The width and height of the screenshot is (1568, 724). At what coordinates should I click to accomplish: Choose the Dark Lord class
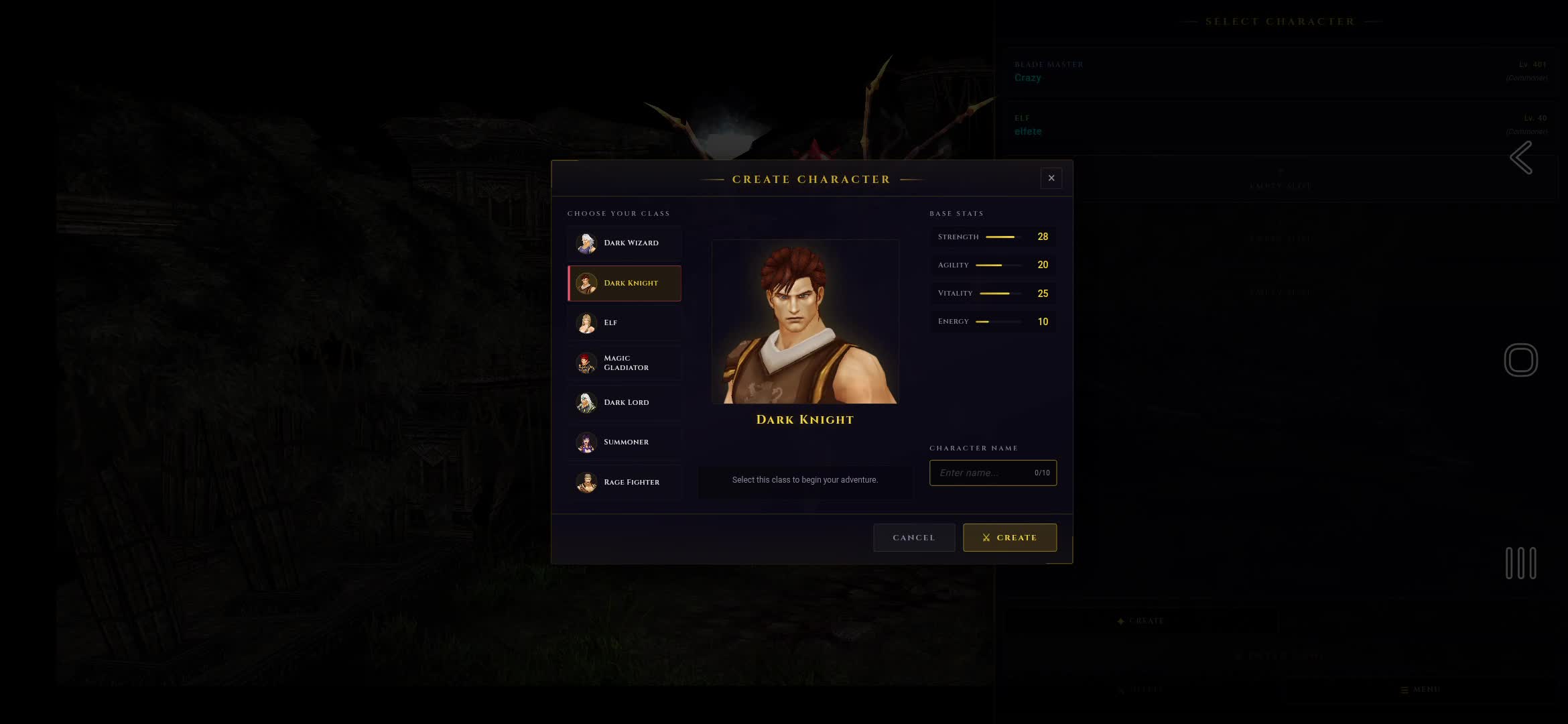coord(625,402)
